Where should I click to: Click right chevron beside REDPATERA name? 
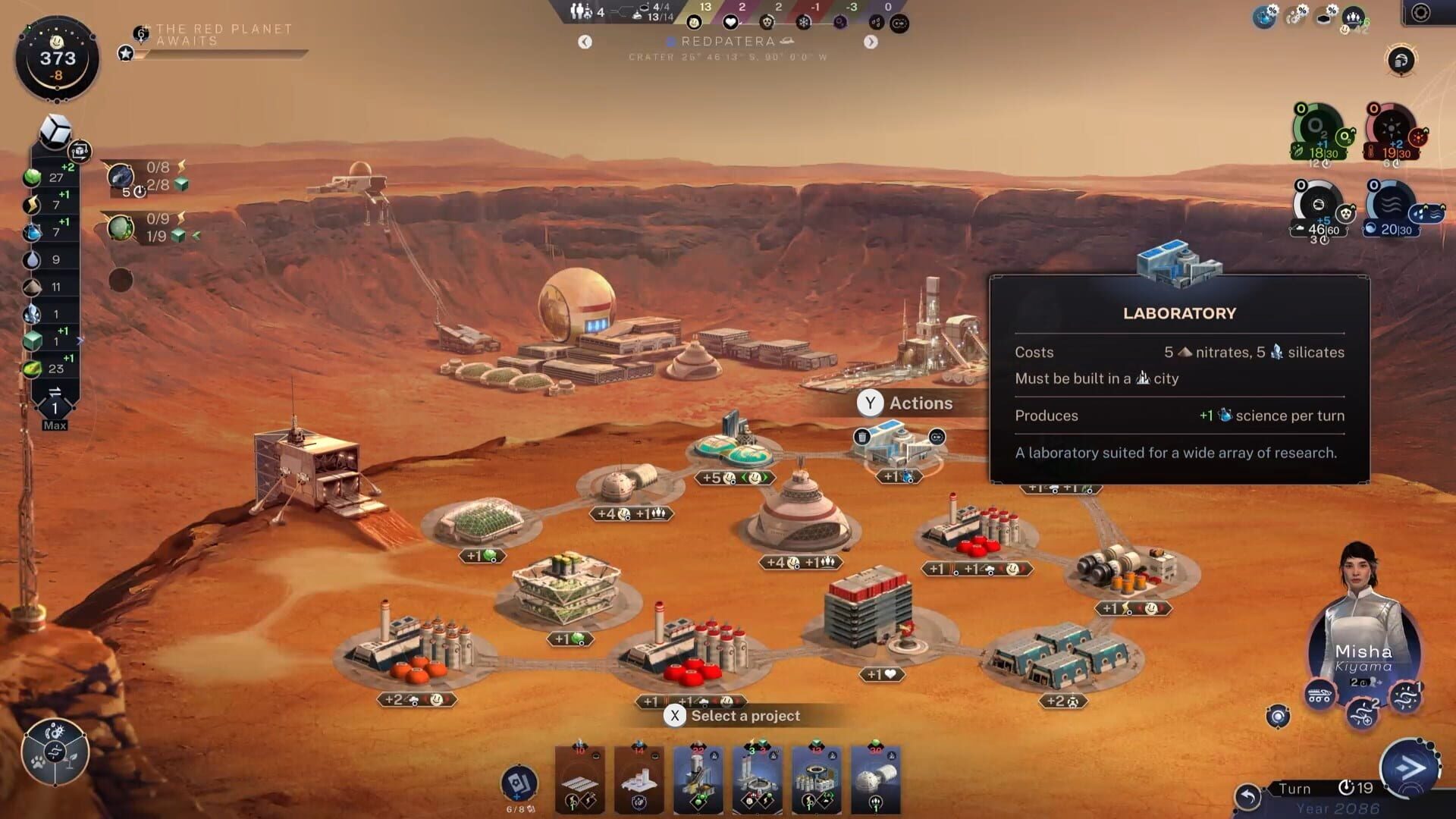point(871,42)
